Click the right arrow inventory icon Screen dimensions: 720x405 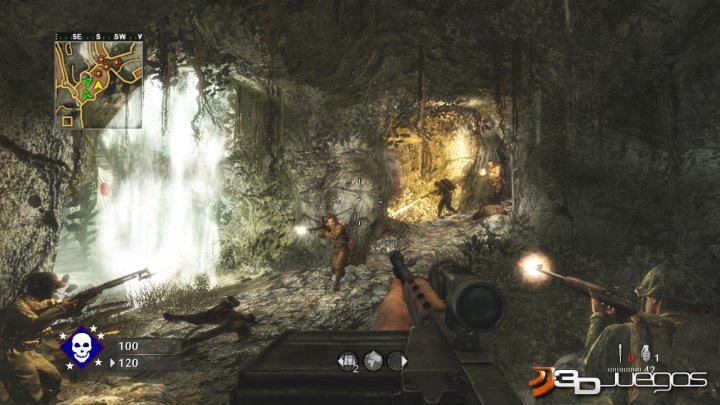coord(396,359)
